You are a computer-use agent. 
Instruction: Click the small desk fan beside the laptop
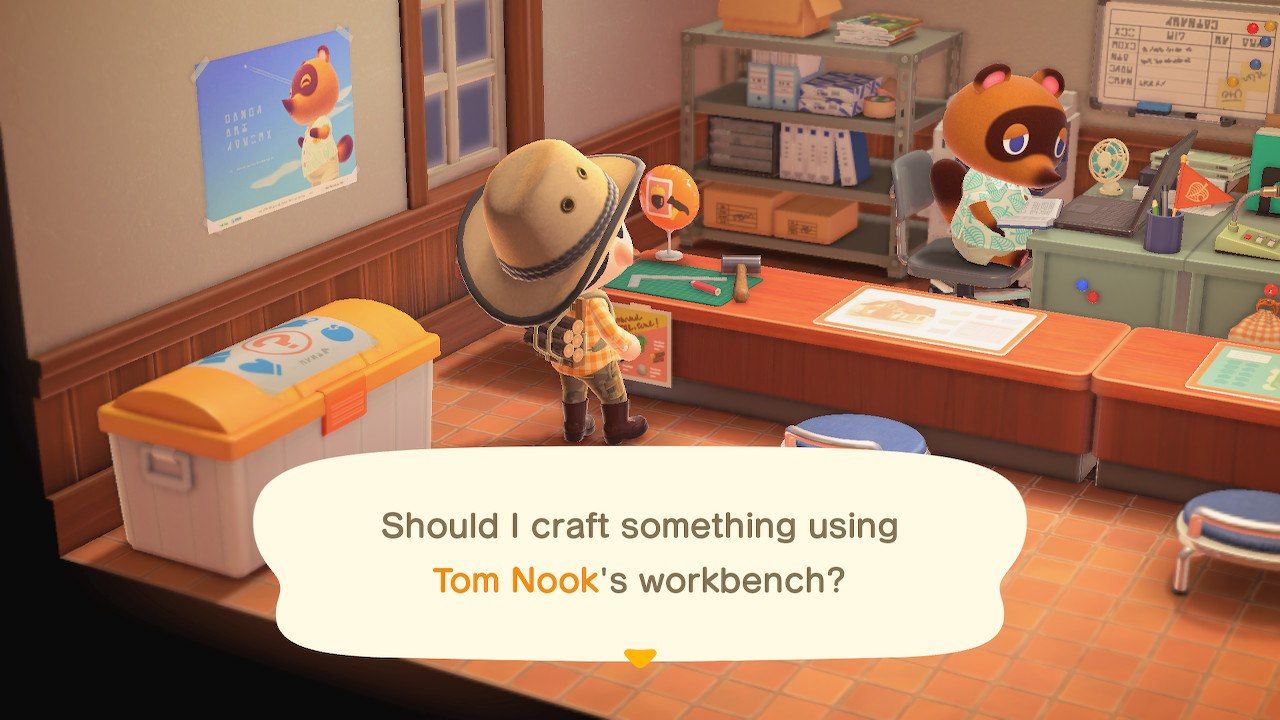tap(1109, 160)
